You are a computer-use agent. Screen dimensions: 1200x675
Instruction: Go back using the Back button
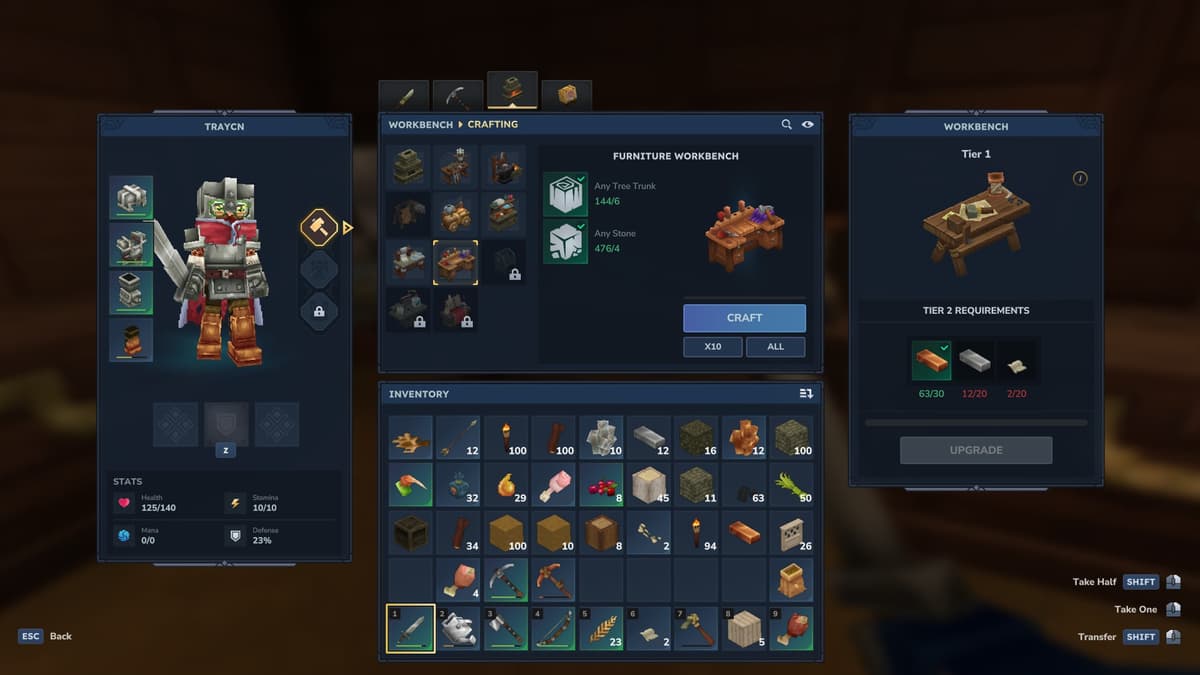pos(47,636)
